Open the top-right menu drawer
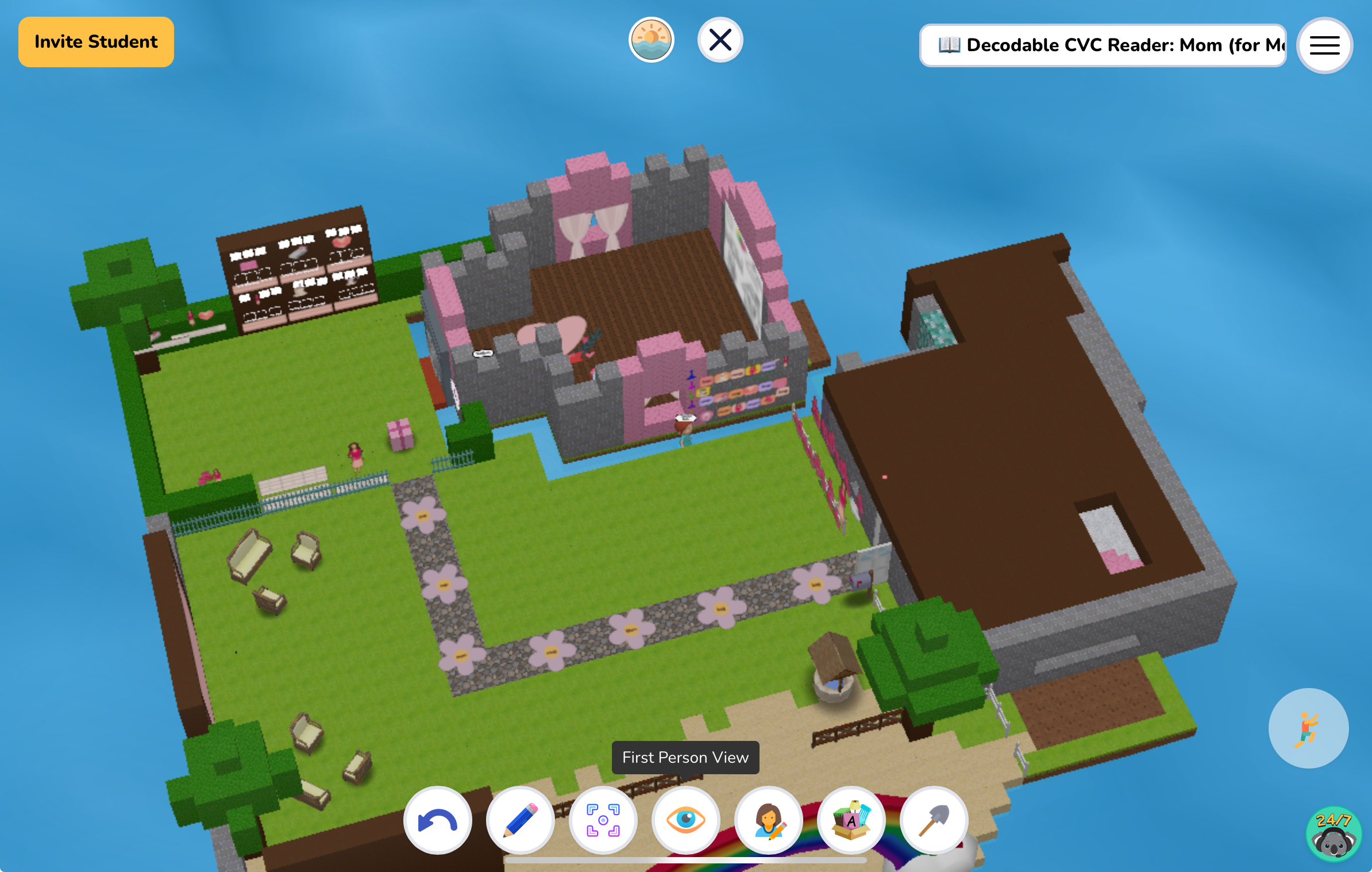This screenshot has height=872, width=1372. [x=1324, y=45]
